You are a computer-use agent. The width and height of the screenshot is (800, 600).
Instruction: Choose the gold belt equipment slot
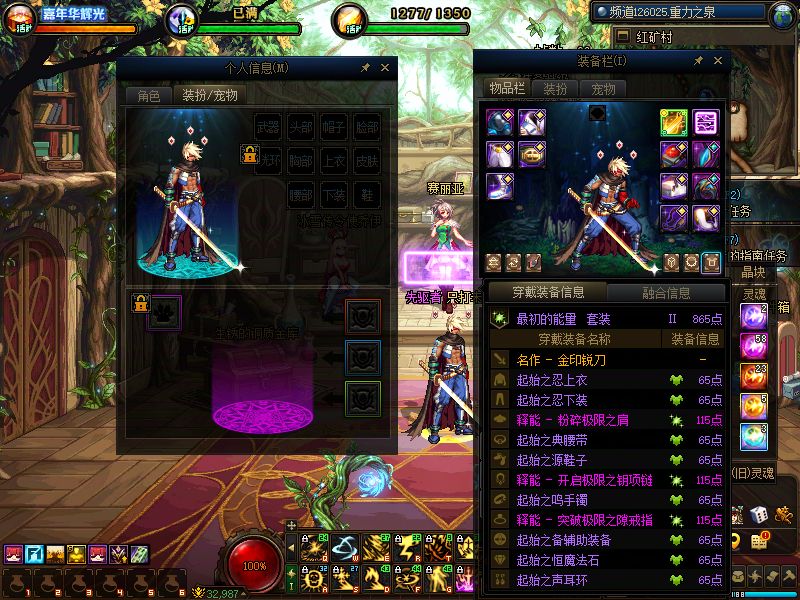point(532,154)
